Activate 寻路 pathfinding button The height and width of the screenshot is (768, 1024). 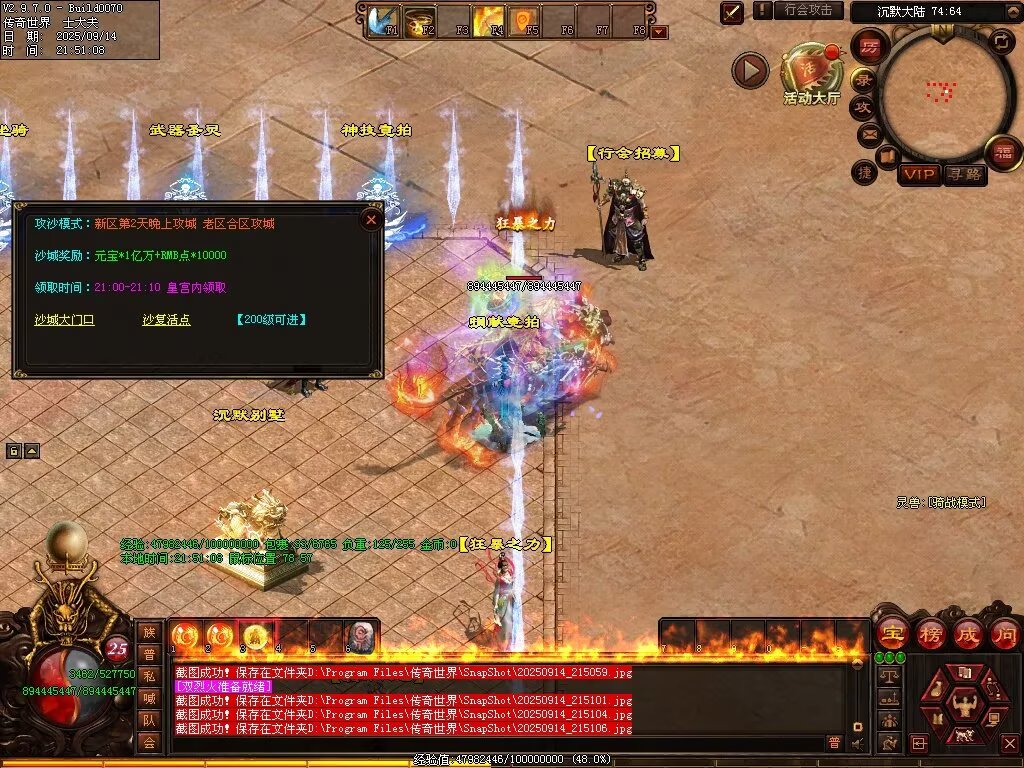point(964,174)
